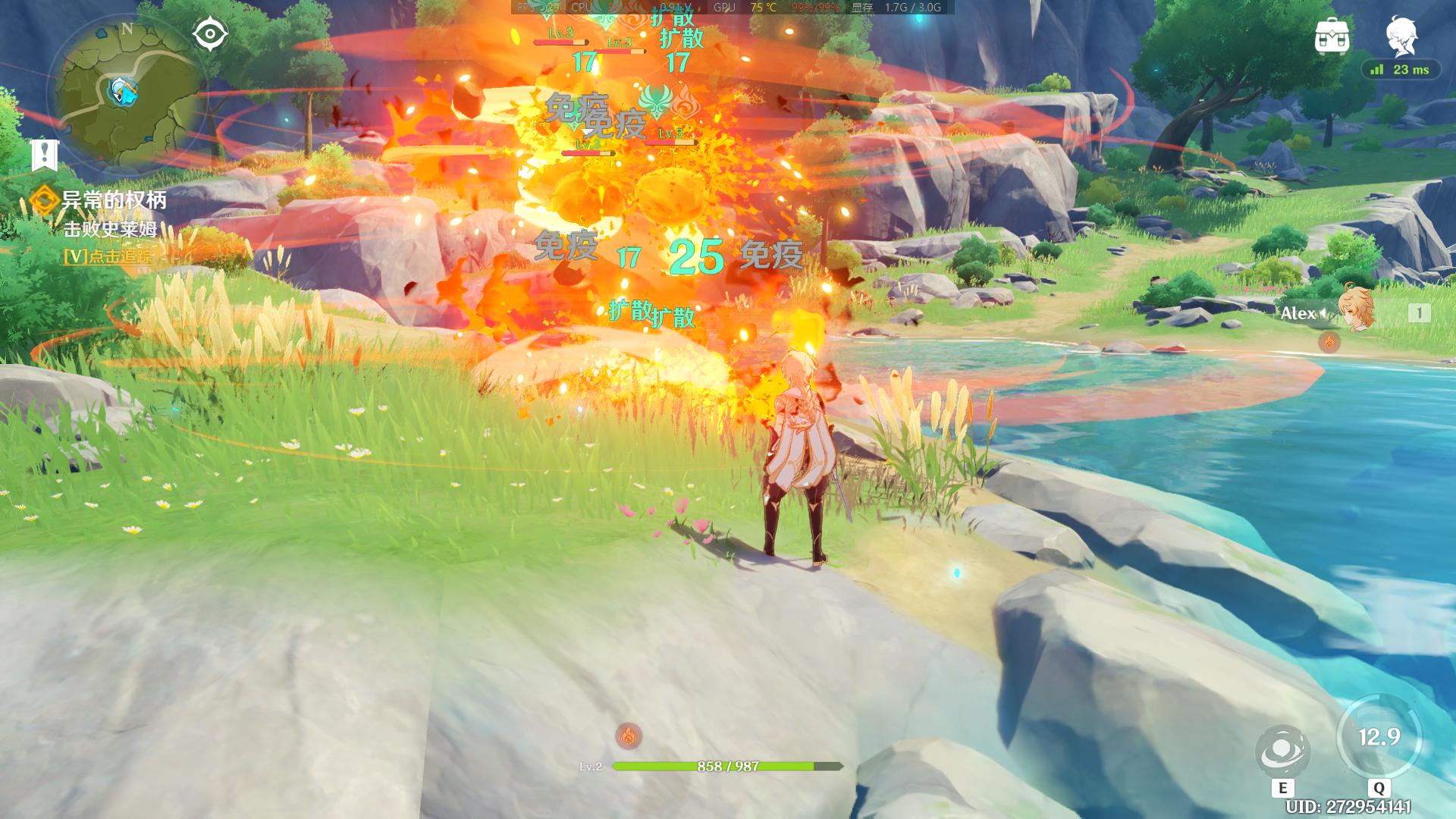Toggle the elemental sight eye icon
The image size is (1456, 819).
tap(210, 34)
